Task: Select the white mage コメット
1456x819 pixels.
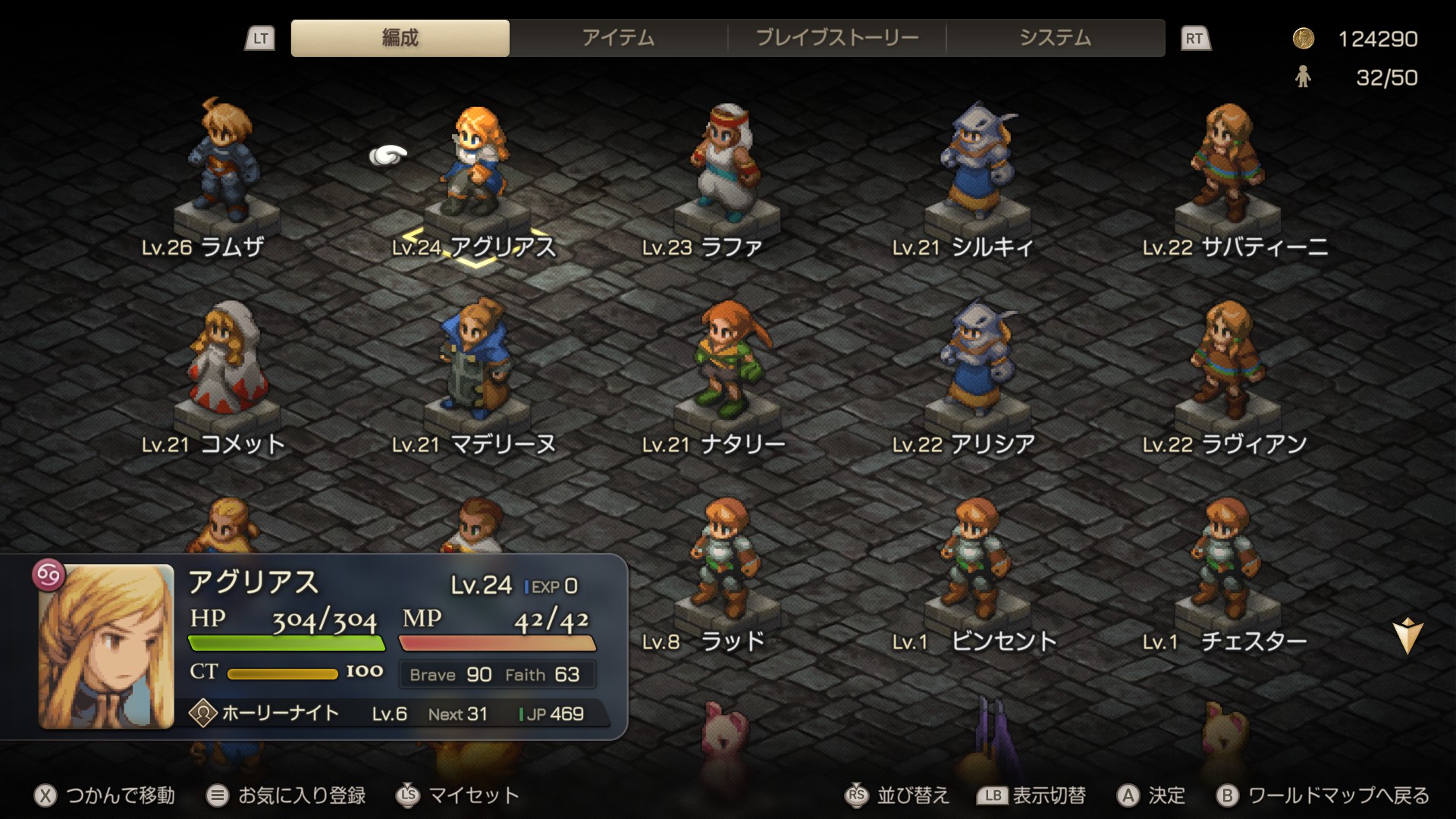Action: point(225,360)
